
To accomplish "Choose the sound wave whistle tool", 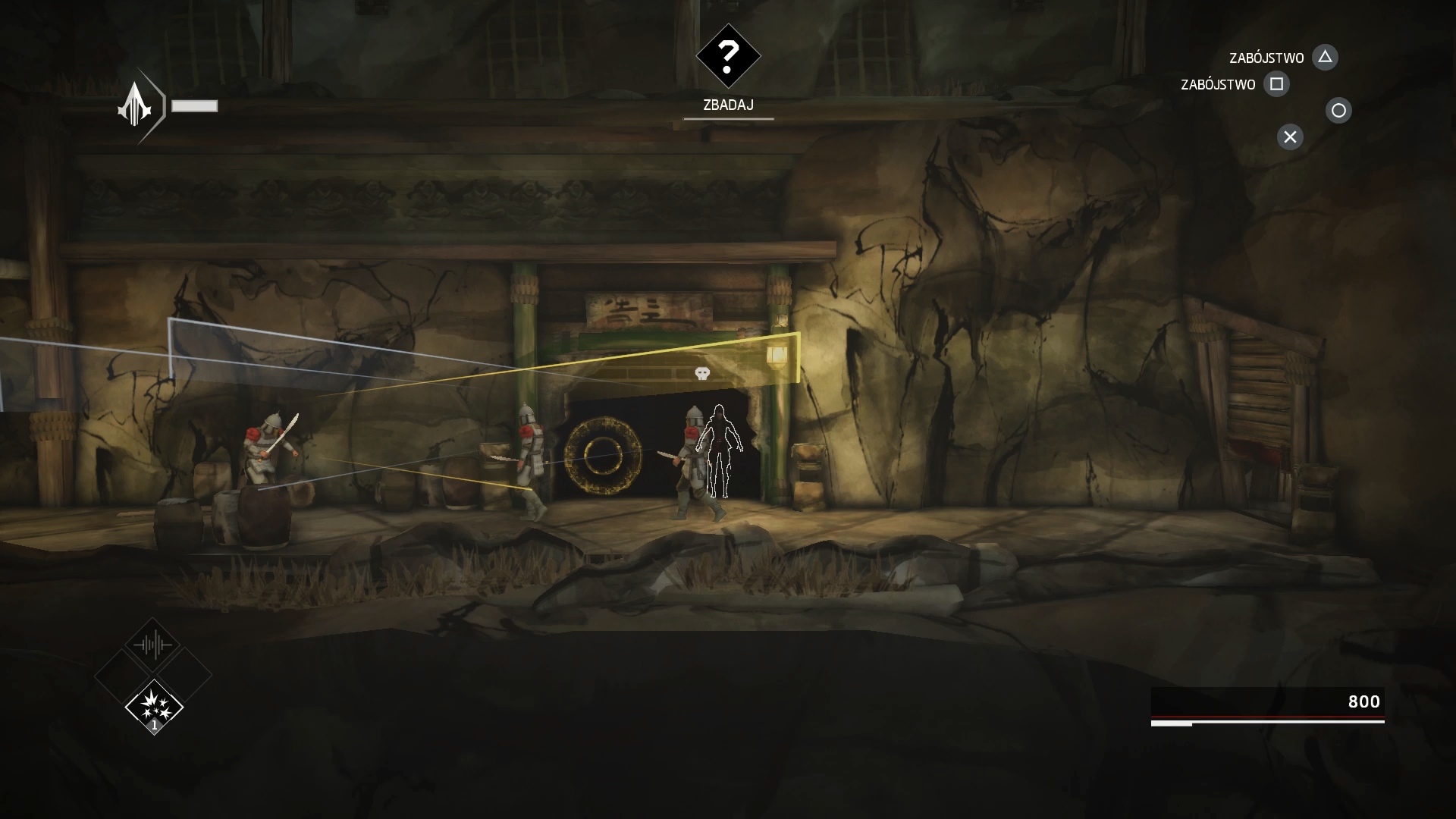I will click(153, 645).
